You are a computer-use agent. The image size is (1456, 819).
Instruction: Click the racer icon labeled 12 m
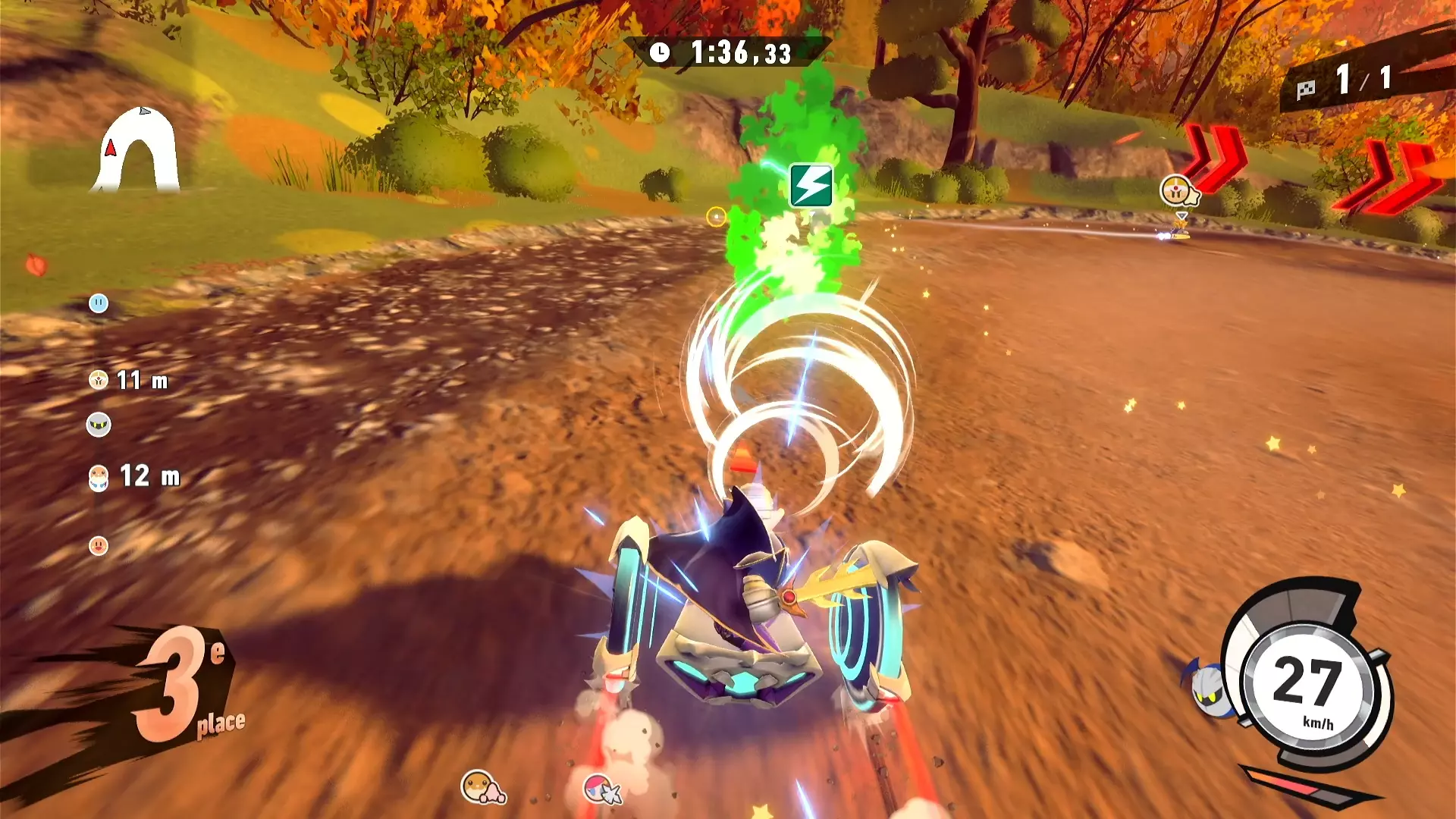99,477
